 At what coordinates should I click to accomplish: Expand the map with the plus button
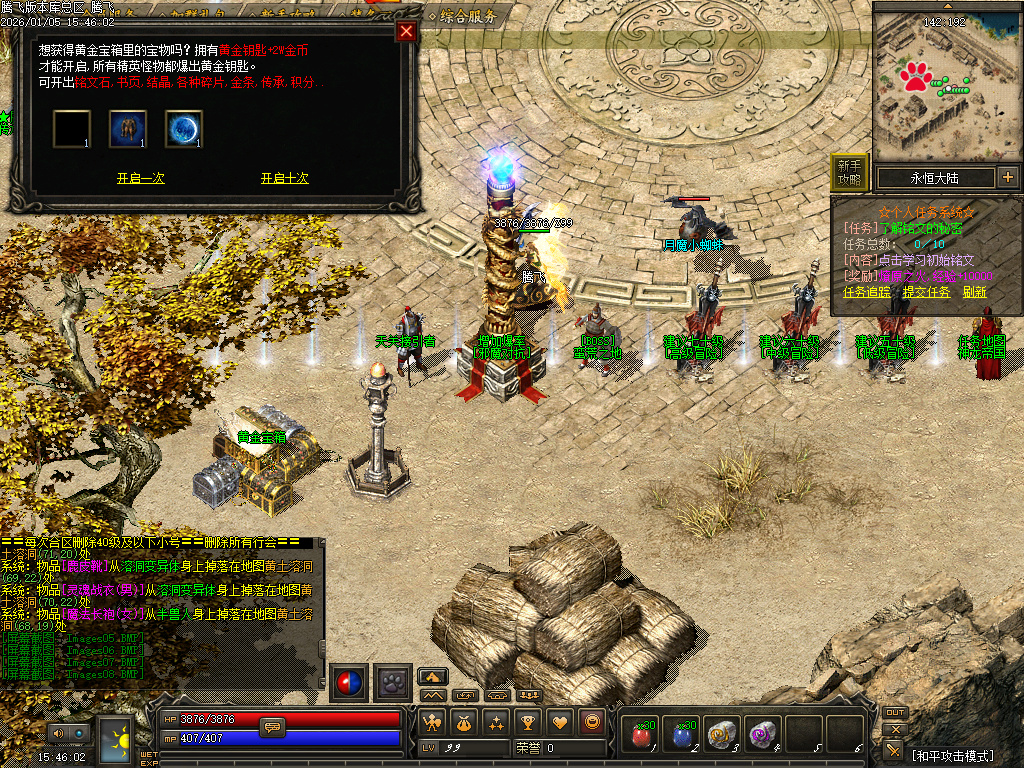click(1007, 178)
